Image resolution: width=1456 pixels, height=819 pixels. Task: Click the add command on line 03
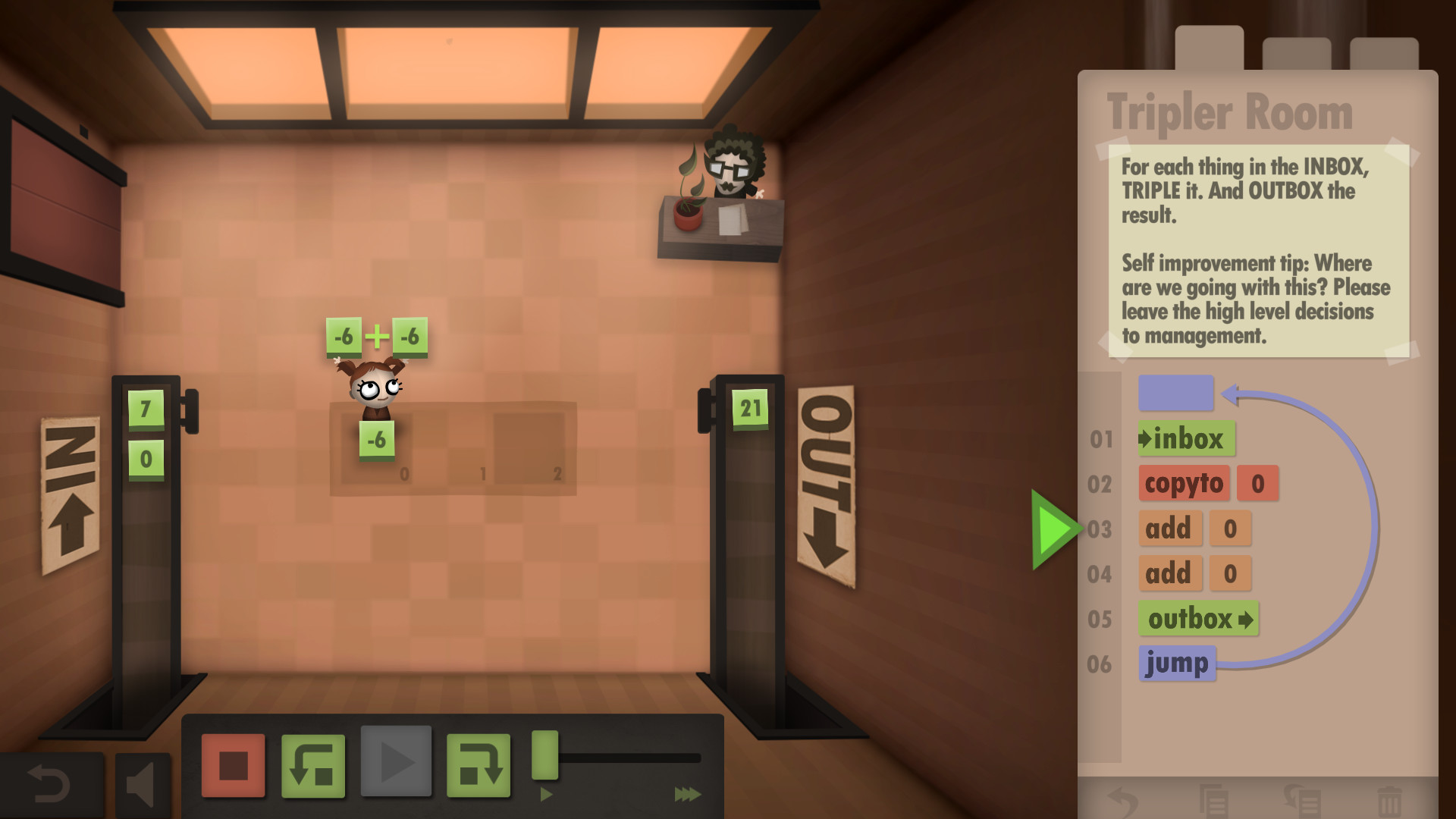[x=1170, y=529]
